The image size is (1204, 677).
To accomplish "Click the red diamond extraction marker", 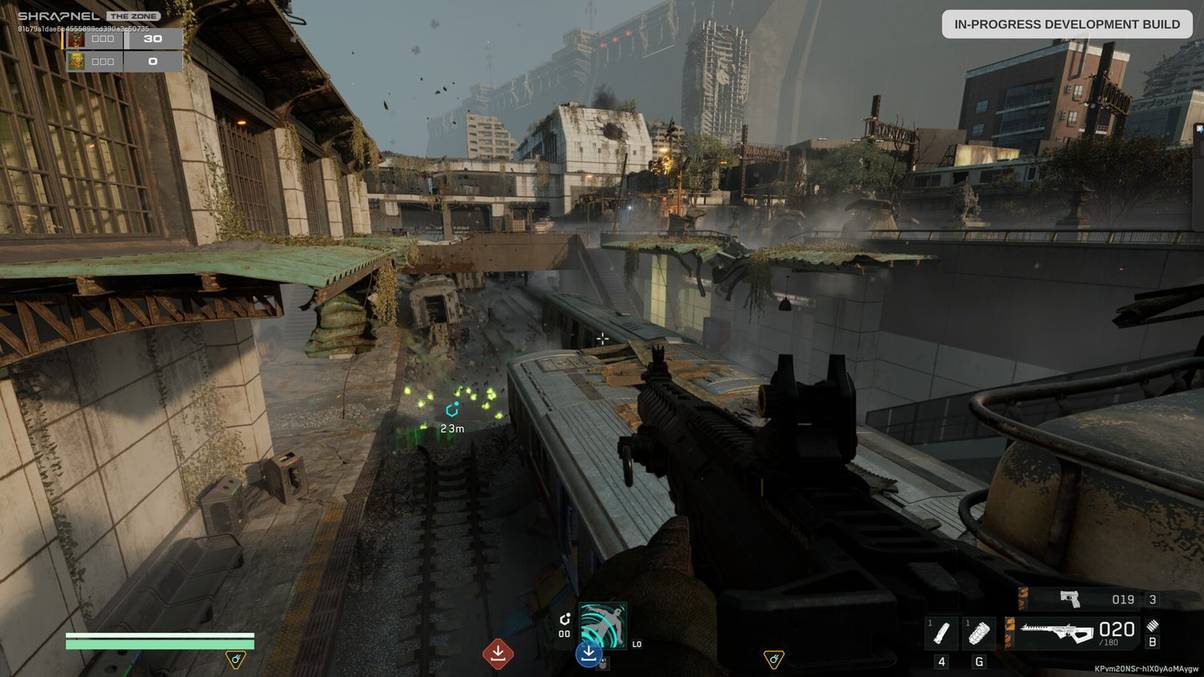I will (498, 654).
